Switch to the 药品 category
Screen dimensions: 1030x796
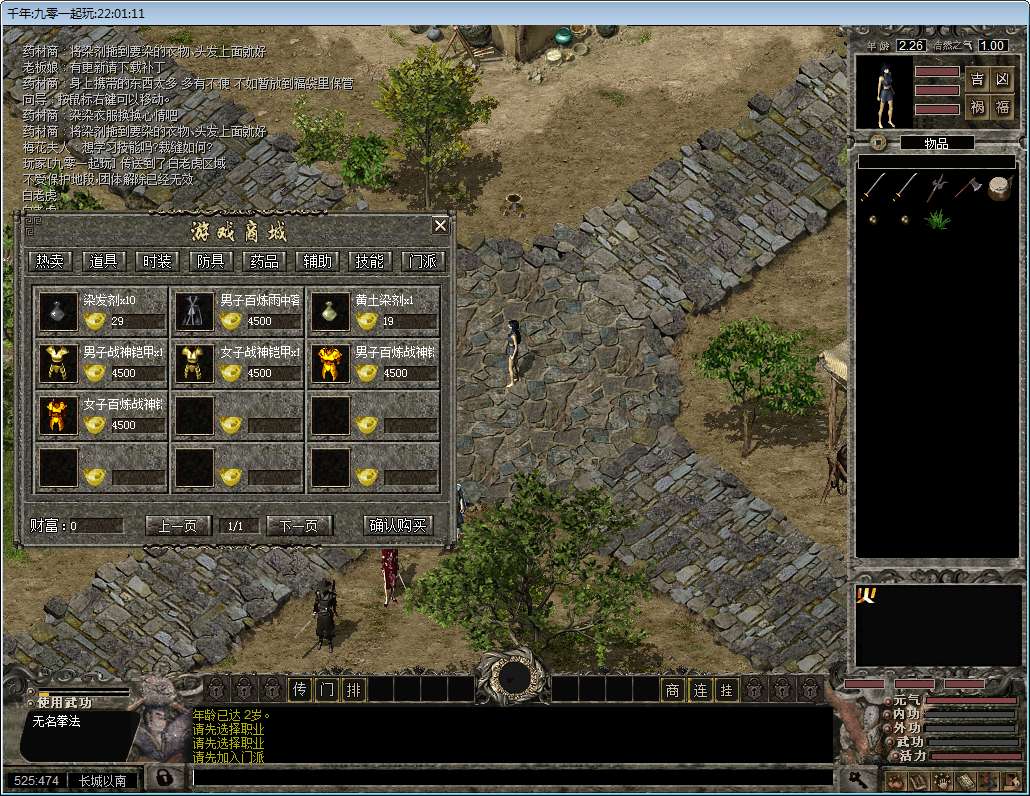[x=264, y=261]
